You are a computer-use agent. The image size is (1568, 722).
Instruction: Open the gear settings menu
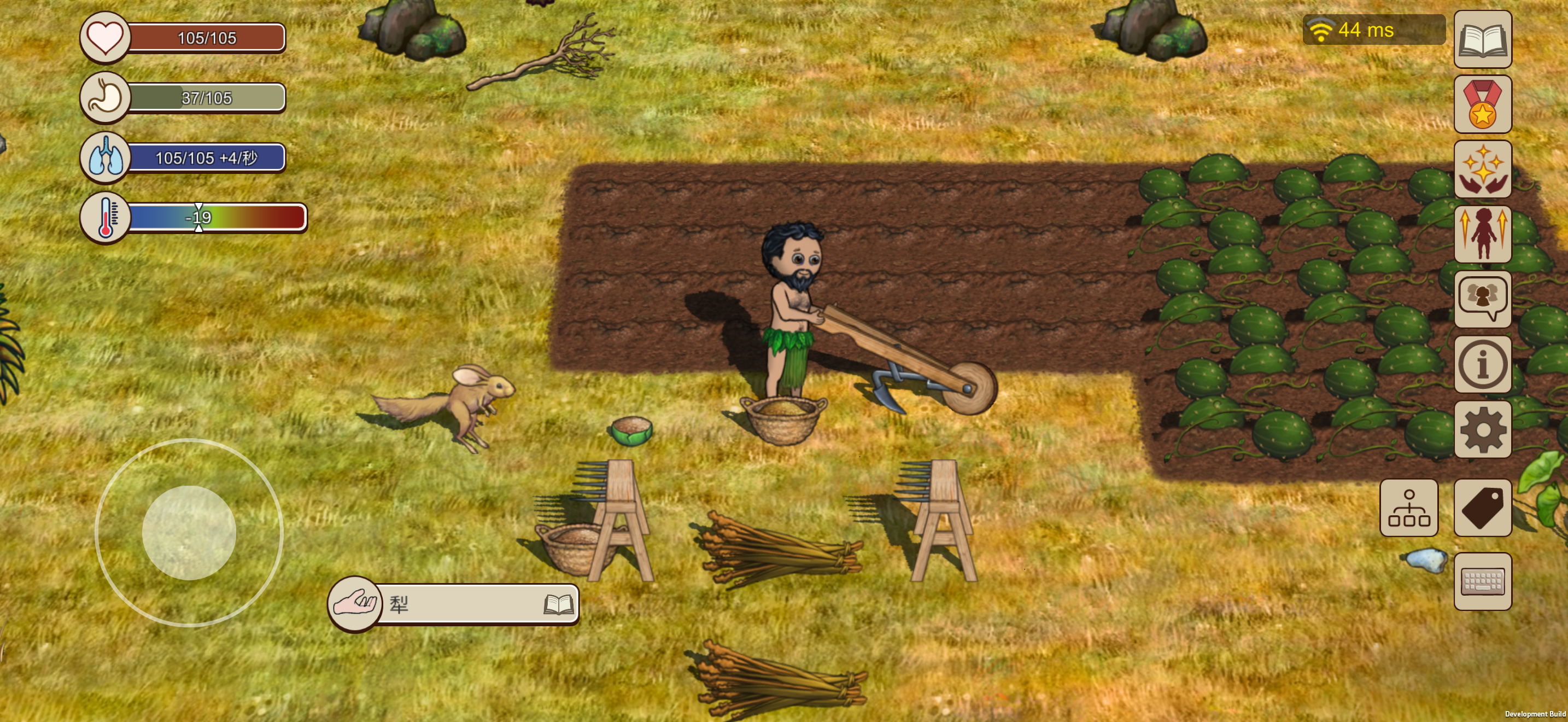[1482, 429]
